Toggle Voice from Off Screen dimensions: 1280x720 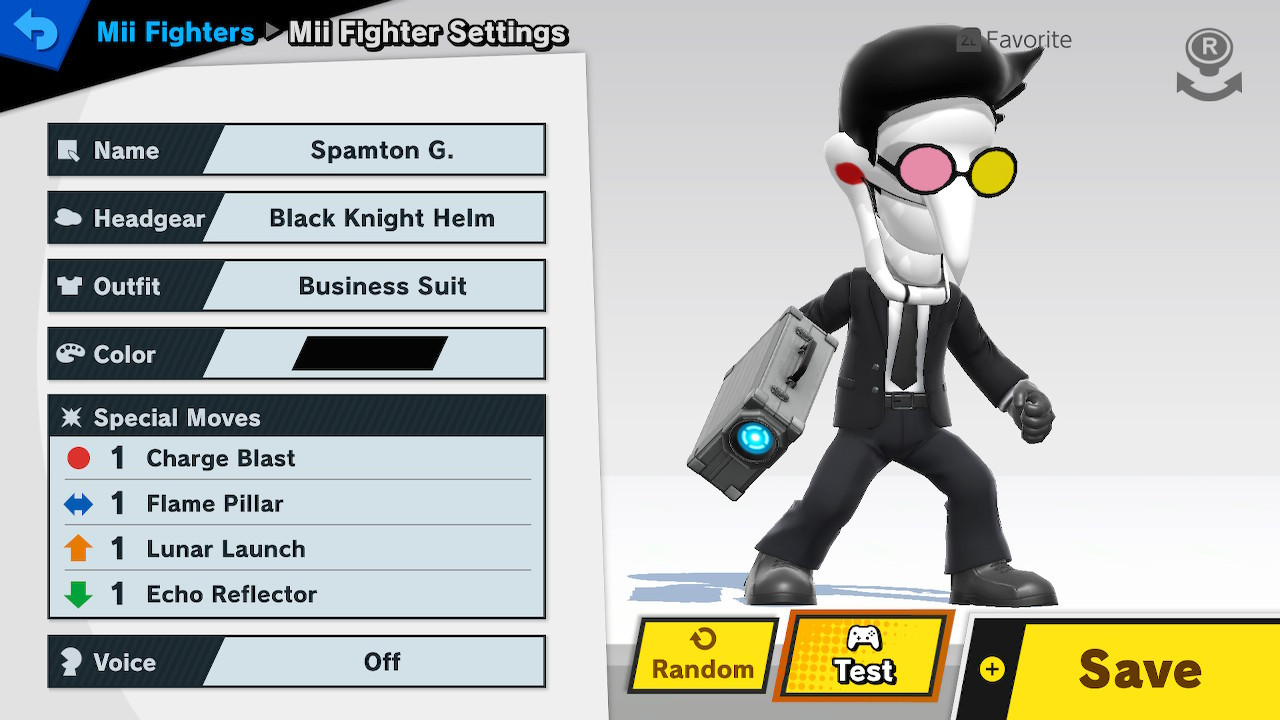click(383, 662)
